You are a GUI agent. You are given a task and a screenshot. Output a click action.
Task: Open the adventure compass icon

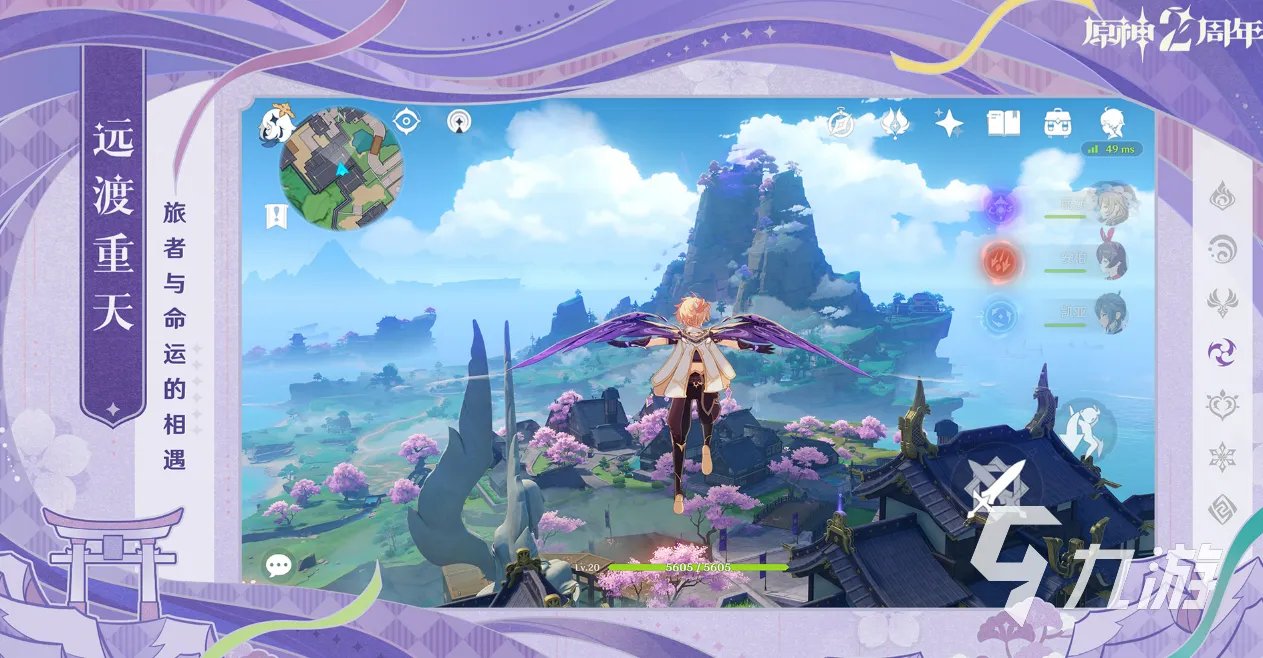pyautogui.click(x=841, y=124)
